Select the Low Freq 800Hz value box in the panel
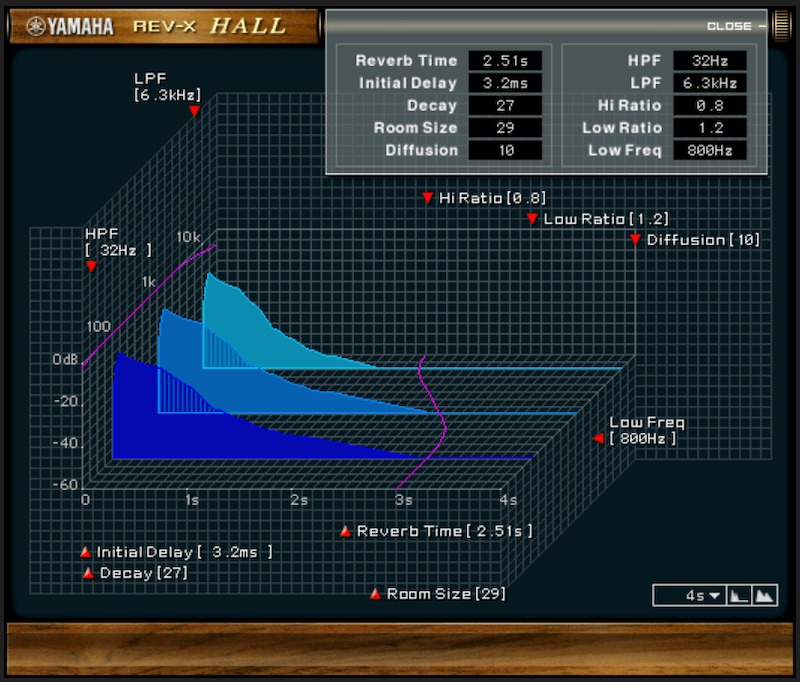Screen dimensions: 800x682 click(x=709, y=150)
